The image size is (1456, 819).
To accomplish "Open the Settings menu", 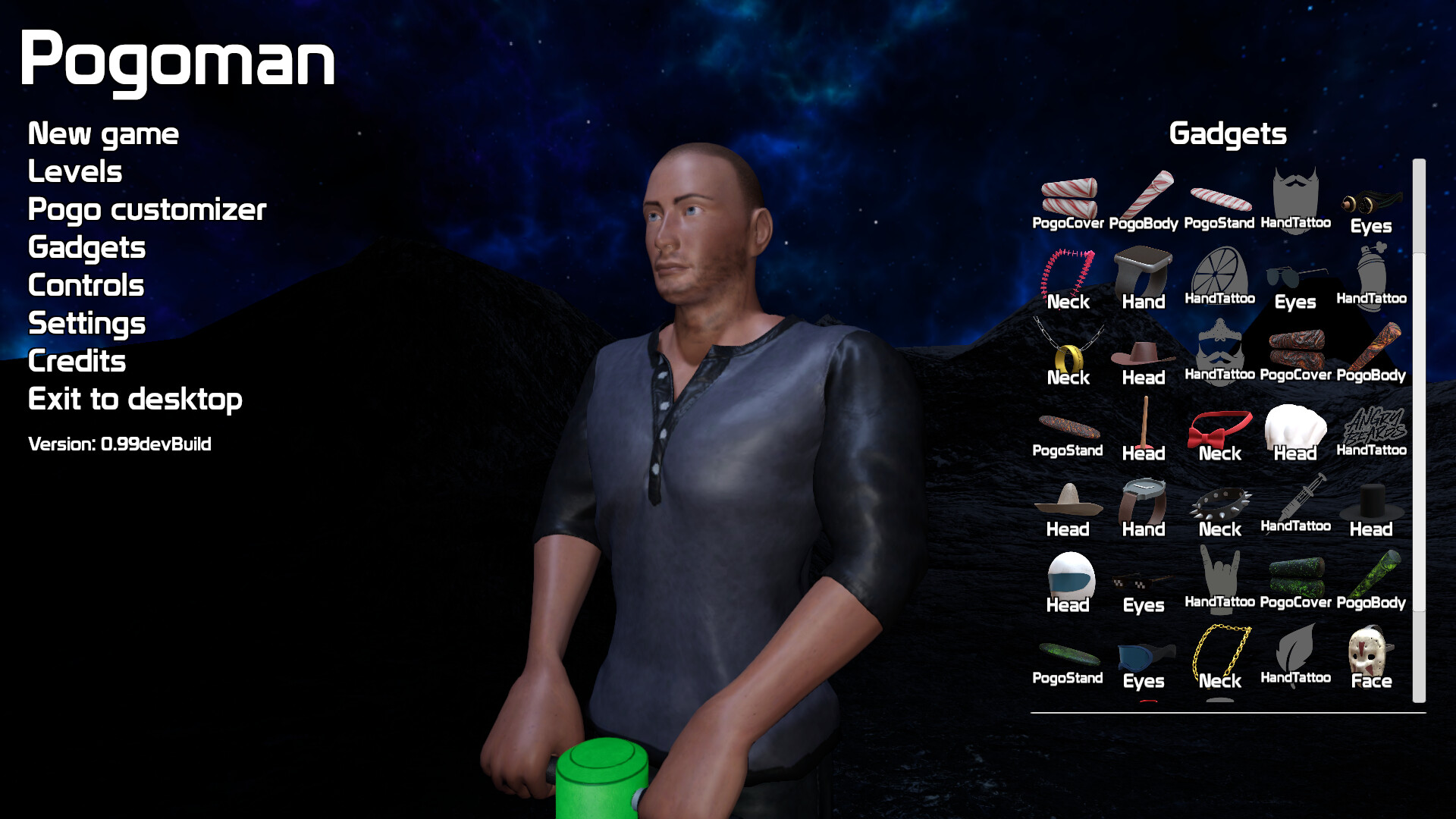I will point(86,324).
